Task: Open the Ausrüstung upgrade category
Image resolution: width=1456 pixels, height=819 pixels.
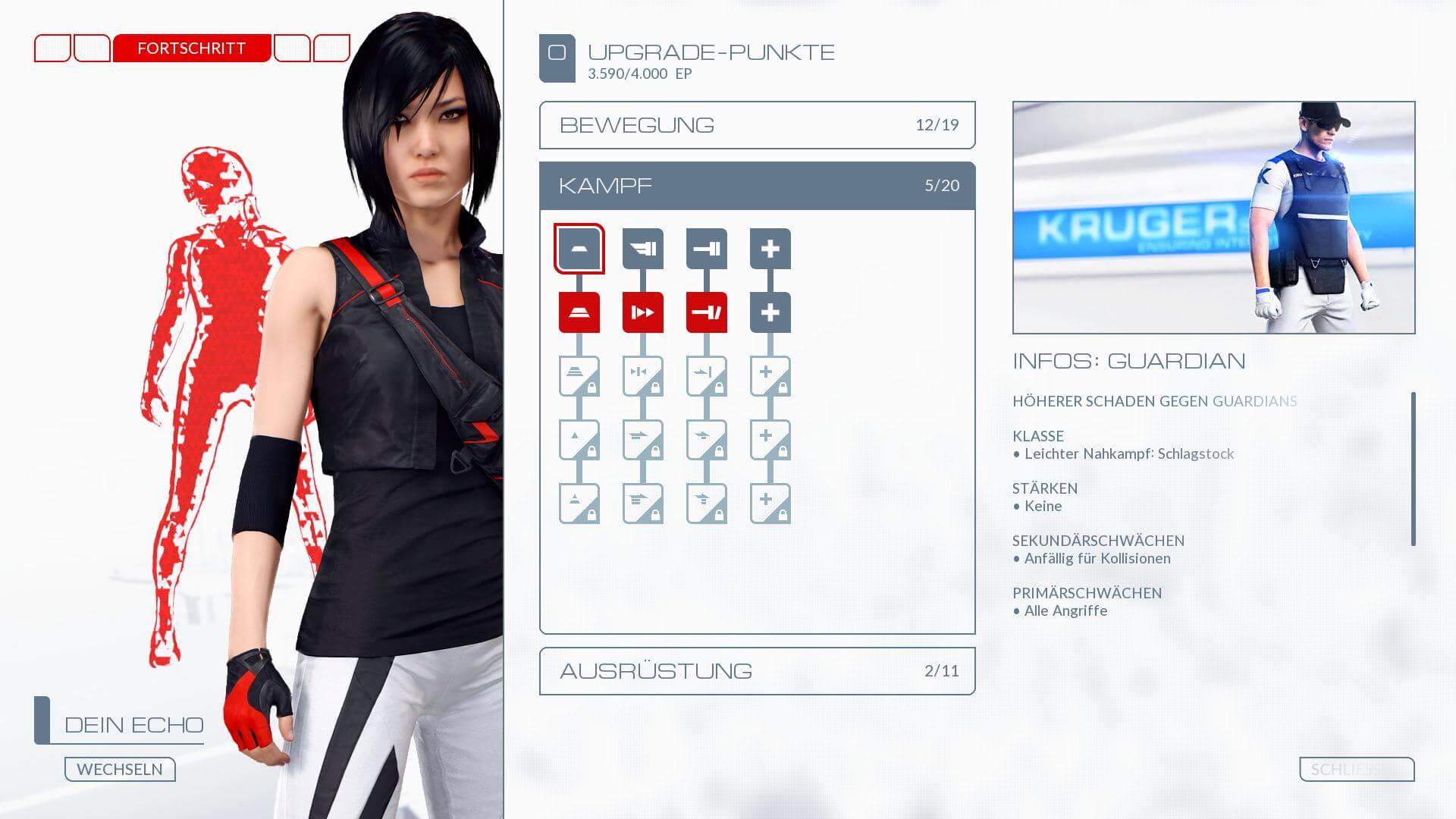Action: point(757,671)
